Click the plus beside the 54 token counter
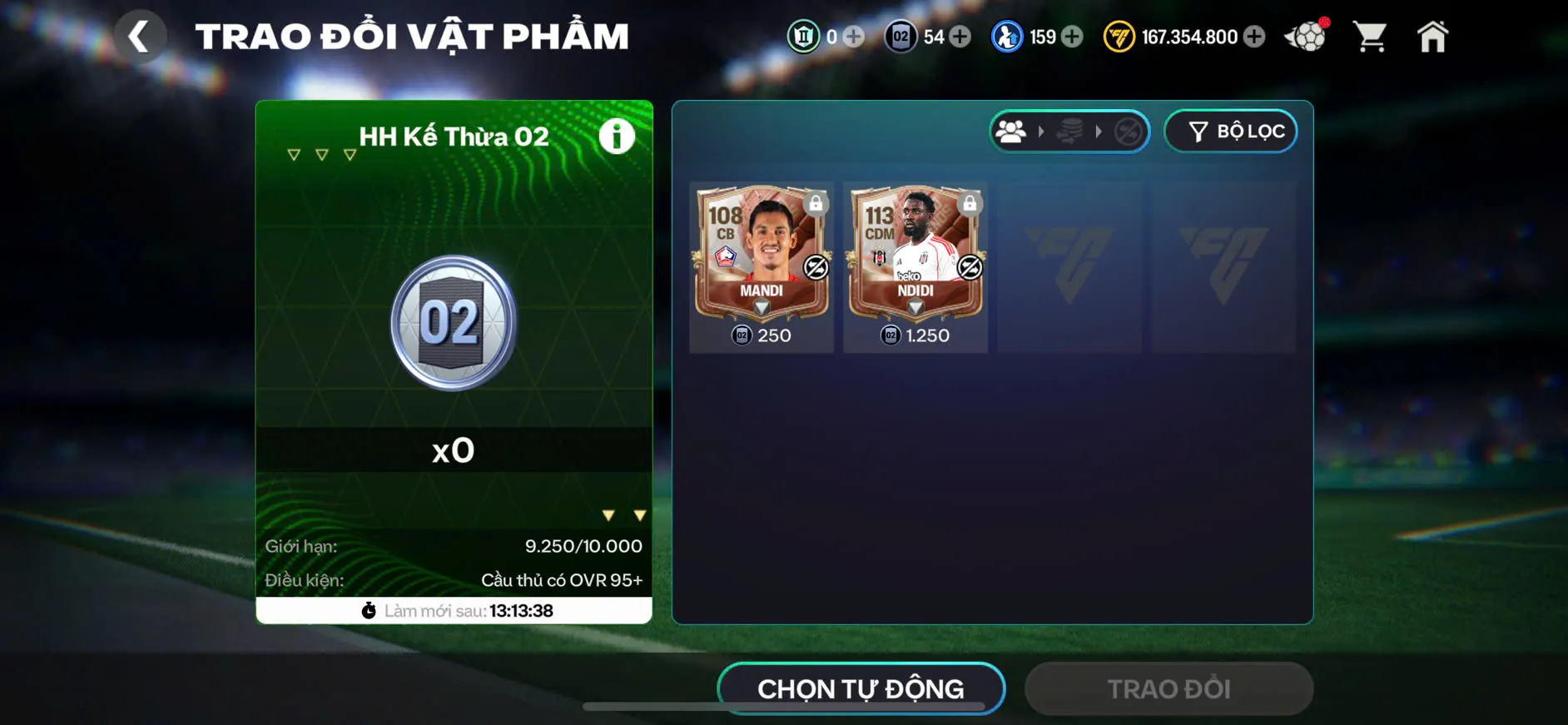Image resolution: width=1568 pixels, height=725 pixels. (x=961, y=37)
